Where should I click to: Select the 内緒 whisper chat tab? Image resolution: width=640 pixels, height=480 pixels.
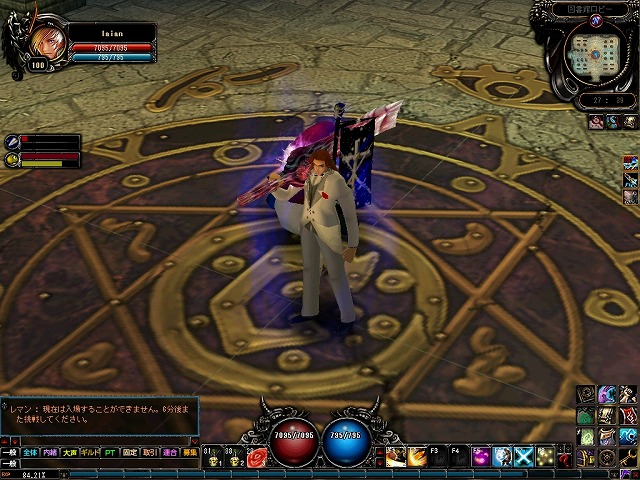50,452
